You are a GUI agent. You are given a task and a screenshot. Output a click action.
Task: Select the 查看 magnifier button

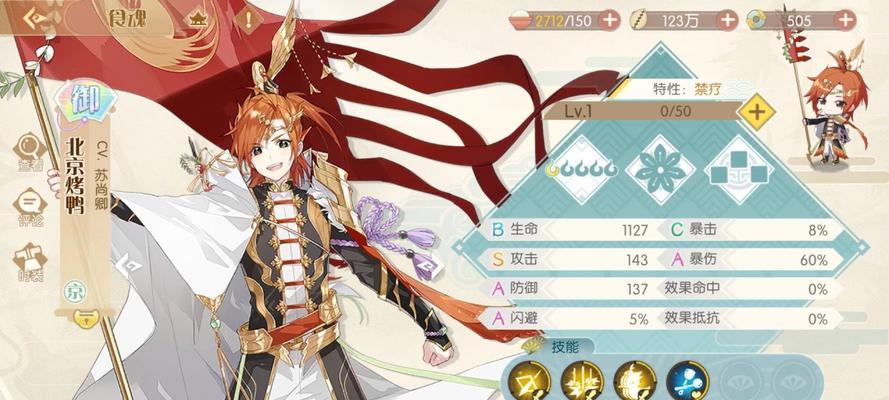[31, 152]
